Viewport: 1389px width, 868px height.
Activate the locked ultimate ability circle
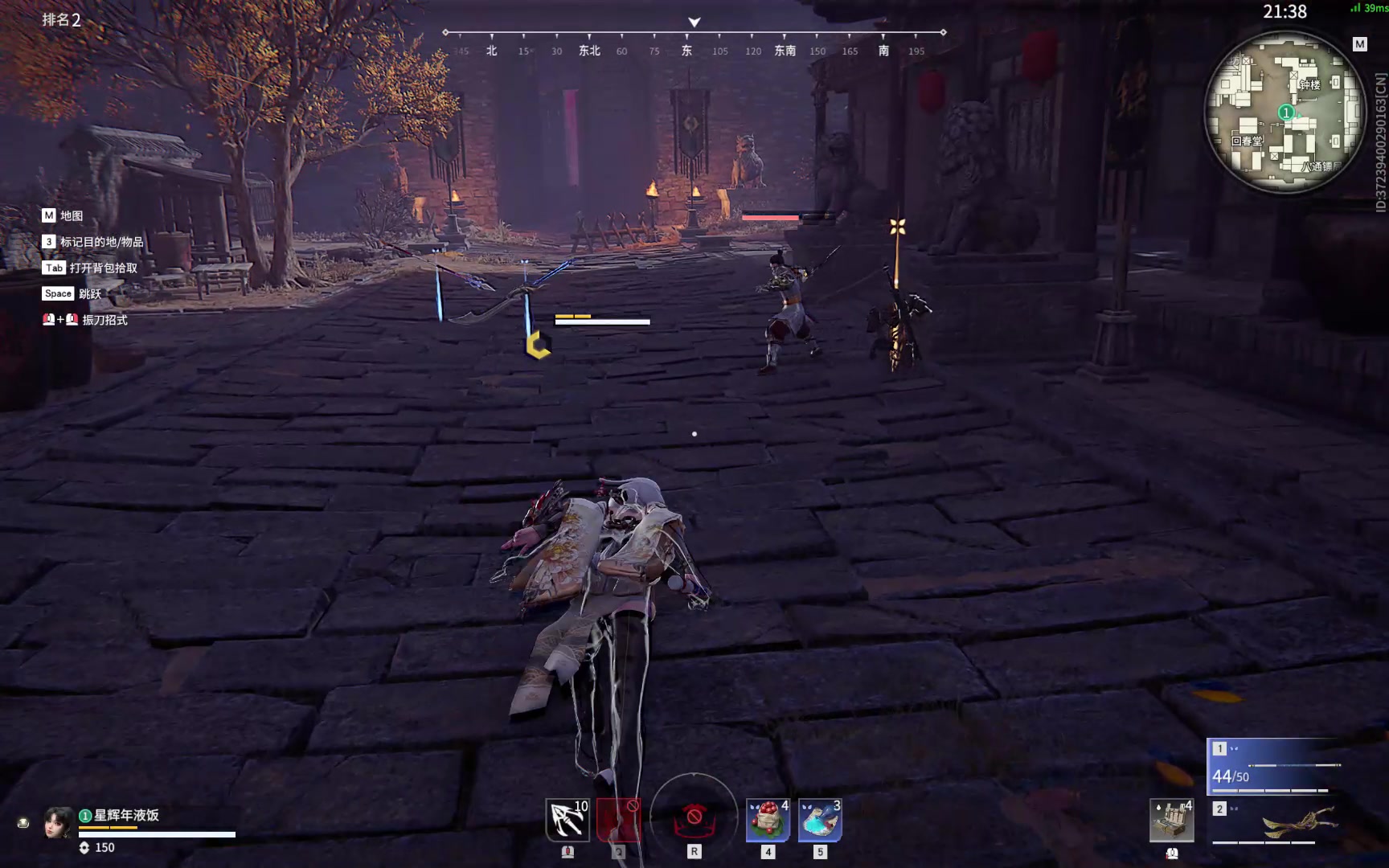pos(694,815)
